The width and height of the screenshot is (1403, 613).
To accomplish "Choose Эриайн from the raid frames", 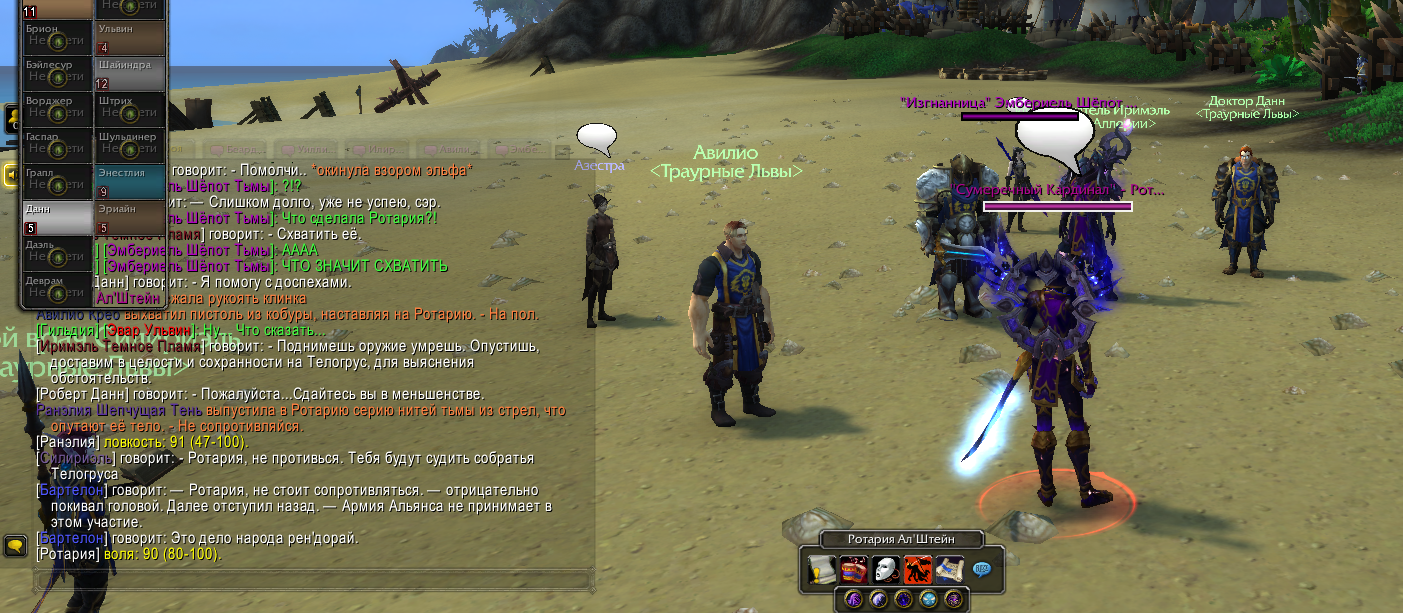I will pos(130,218).
